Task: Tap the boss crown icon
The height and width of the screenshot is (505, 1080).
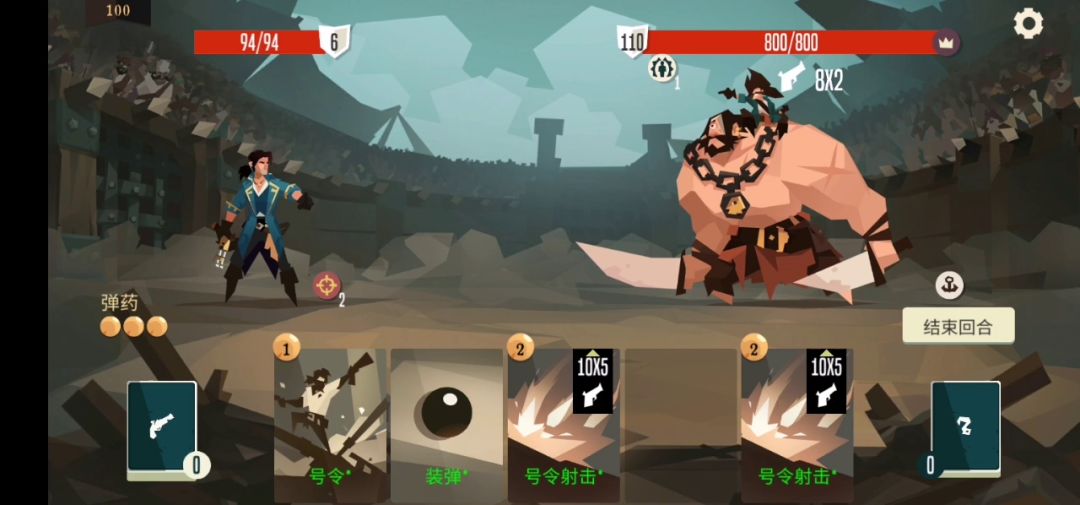Action: coord(945,42)
